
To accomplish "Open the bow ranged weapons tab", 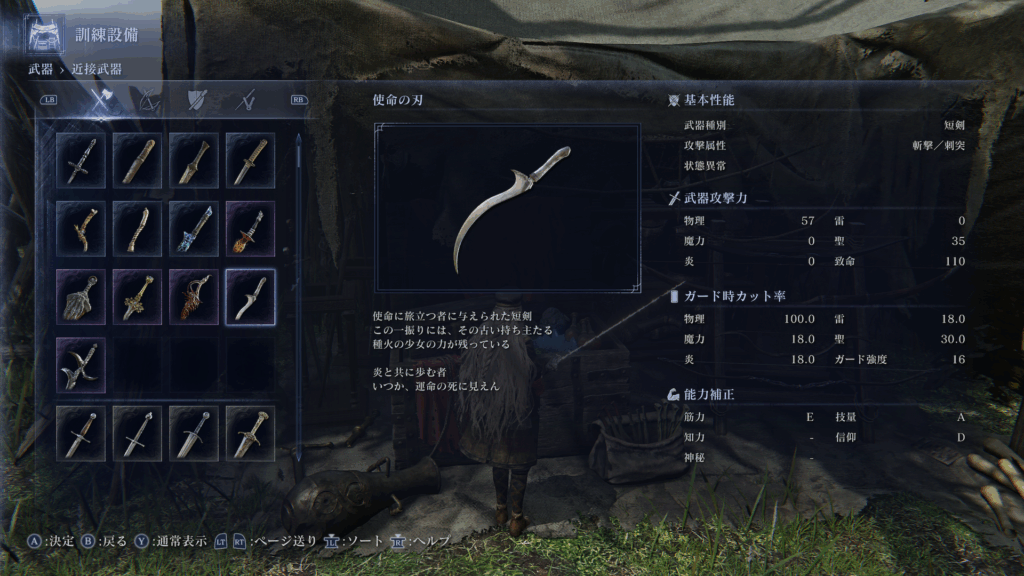I will [x=148, y=100].
